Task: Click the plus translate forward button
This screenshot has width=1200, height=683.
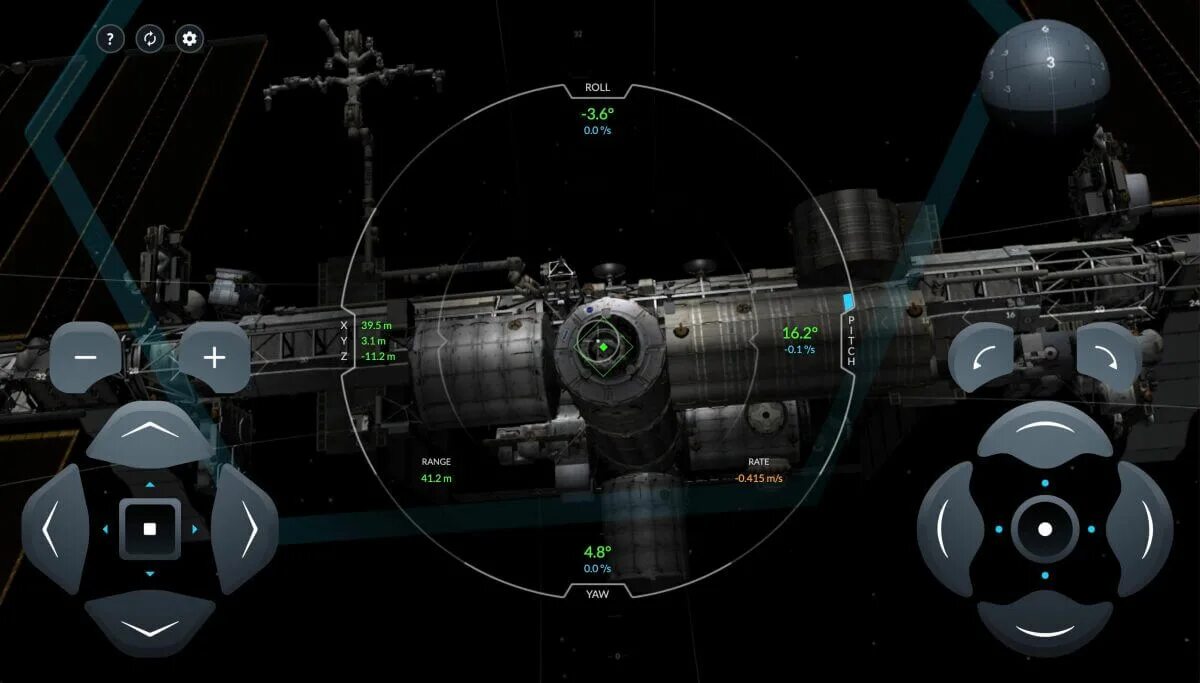Action: 214,357
